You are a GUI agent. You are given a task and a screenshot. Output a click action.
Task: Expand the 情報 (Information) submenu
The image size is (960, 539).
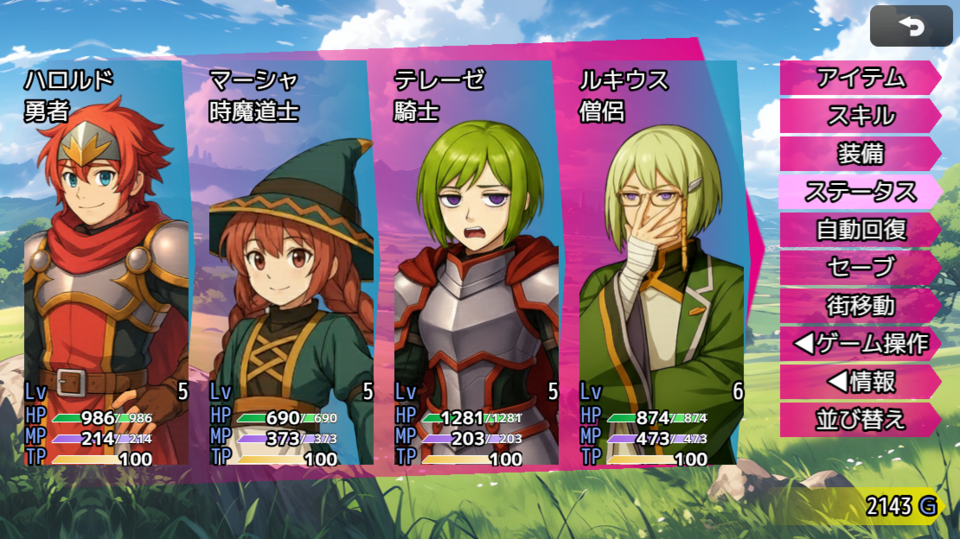pyautogui.click(x=860, y=381)
